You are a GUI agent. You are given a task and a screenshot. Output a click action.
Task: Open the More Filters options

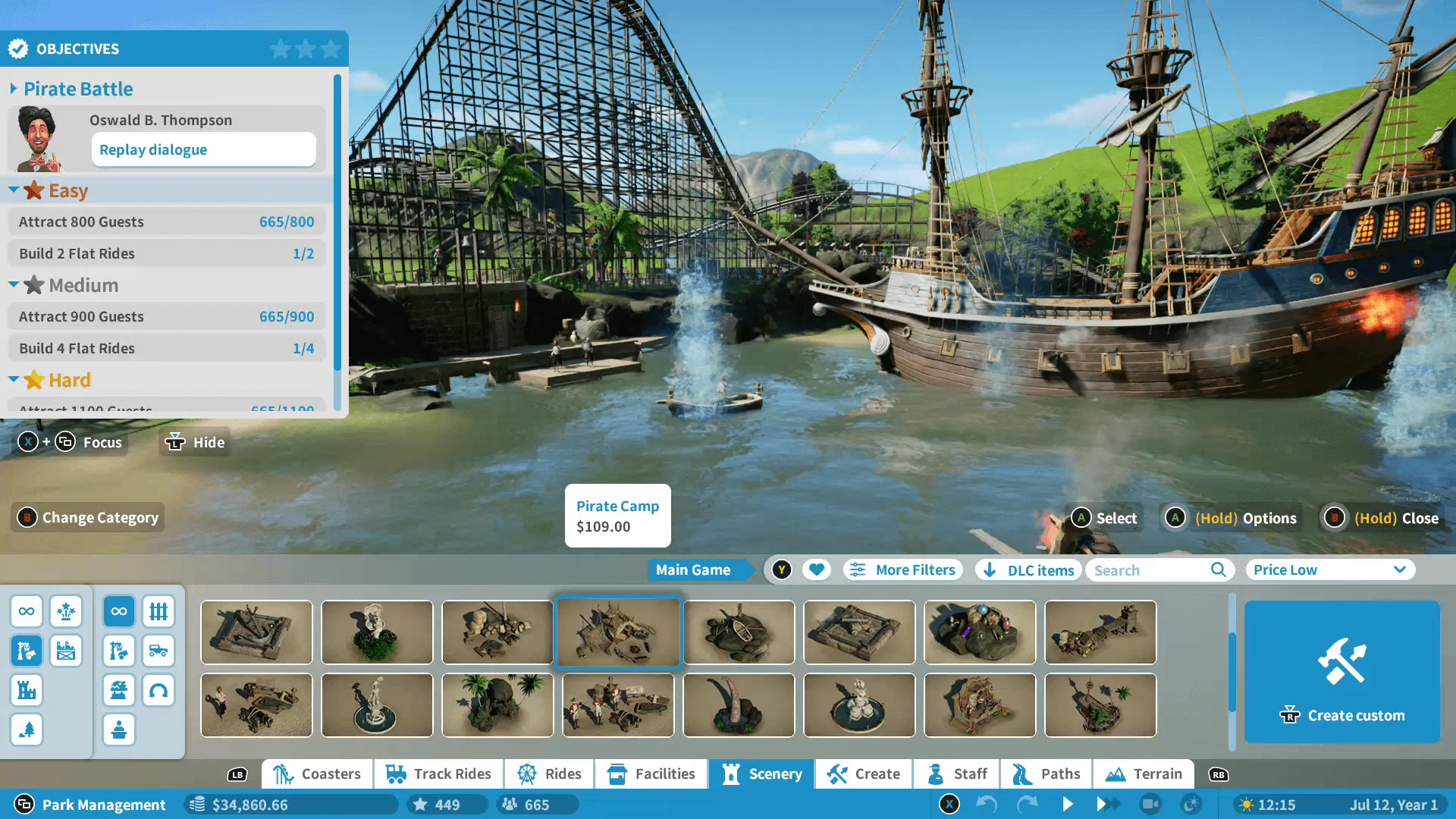(x=902, y=570)
